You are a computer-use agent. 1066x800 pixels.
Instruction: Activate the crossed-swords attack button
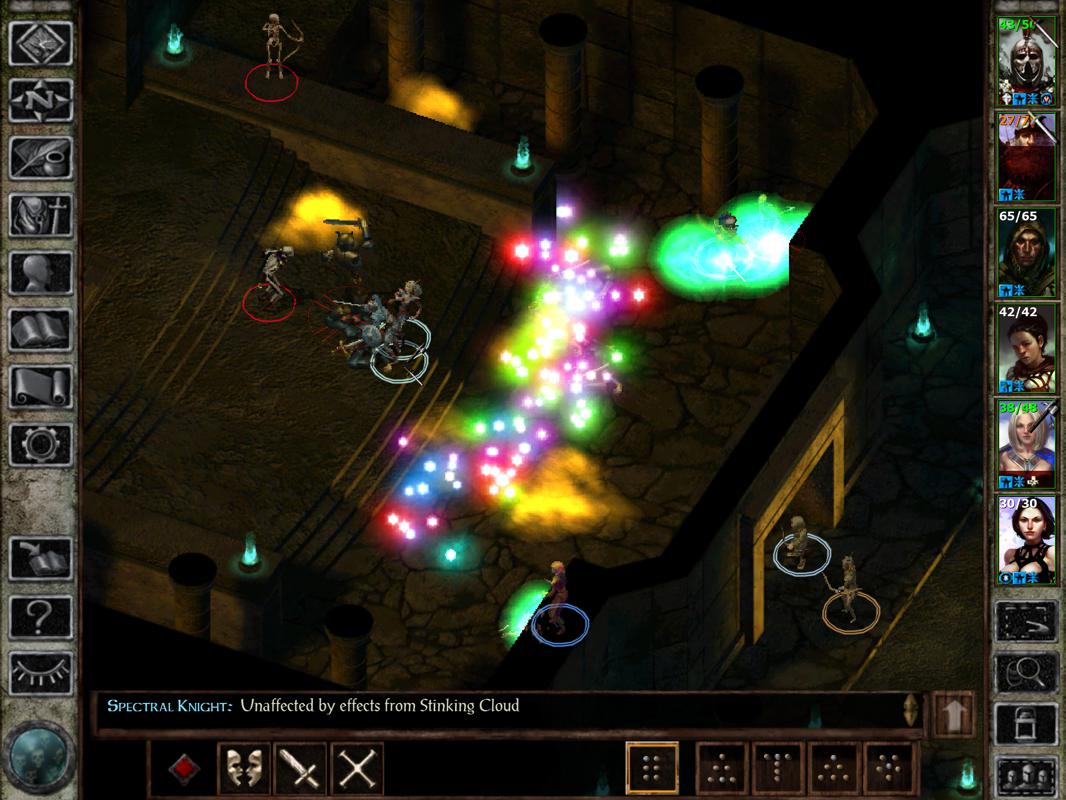356,769
